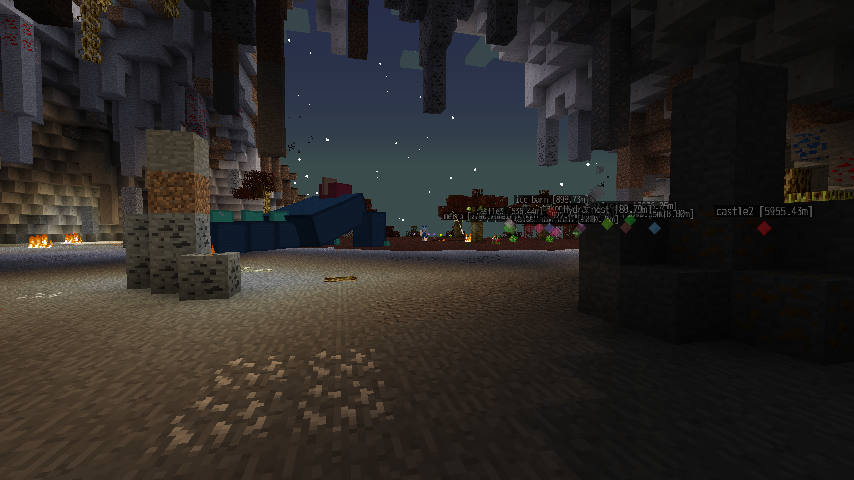Select the castle2 red waypoint marker

point(764,228)
